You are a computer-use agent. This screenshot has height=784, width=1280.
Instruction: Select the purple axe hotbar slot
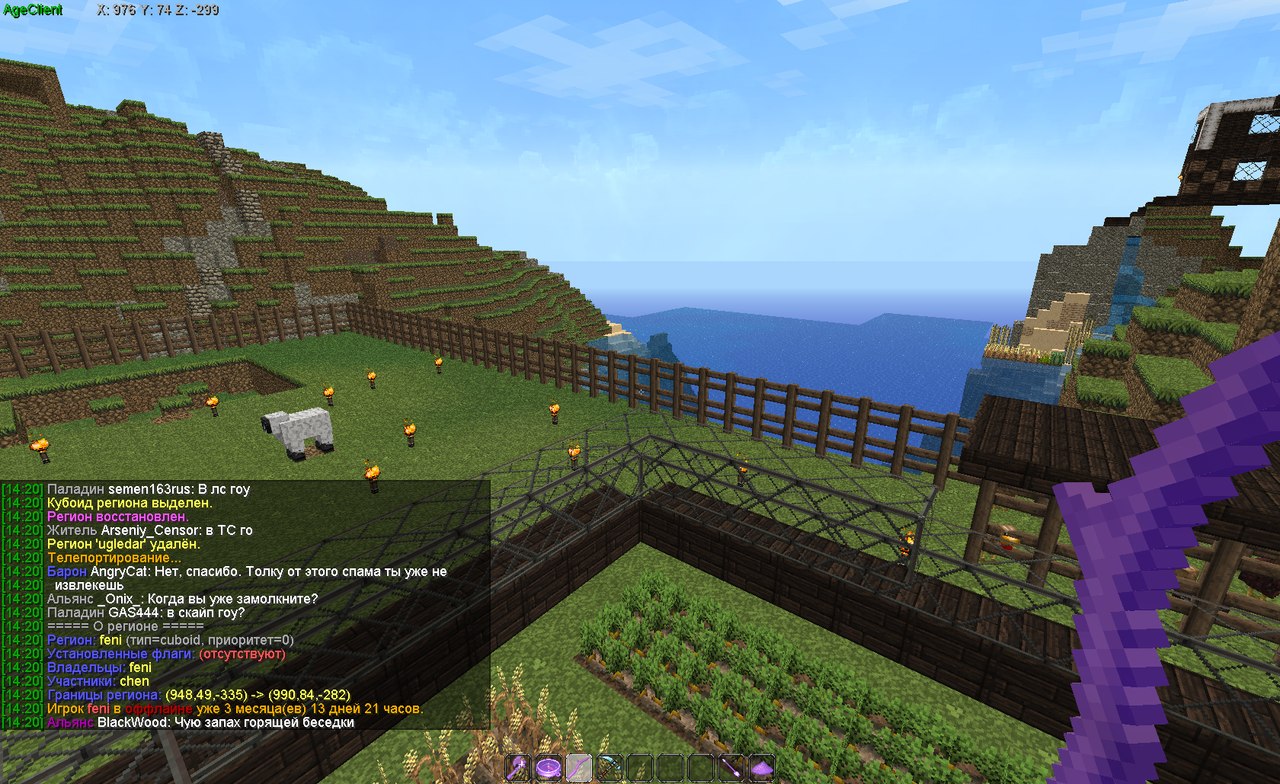[518, 768]
